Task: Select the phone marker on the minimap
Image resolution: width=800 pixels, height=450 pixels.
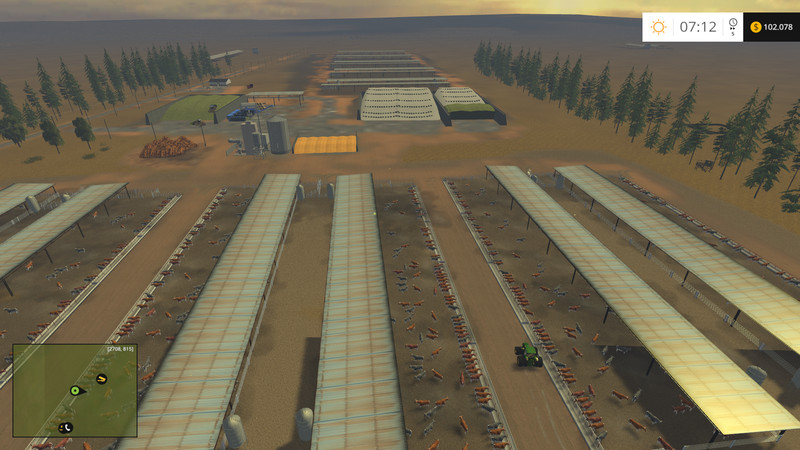Action: tap(66, 427)
